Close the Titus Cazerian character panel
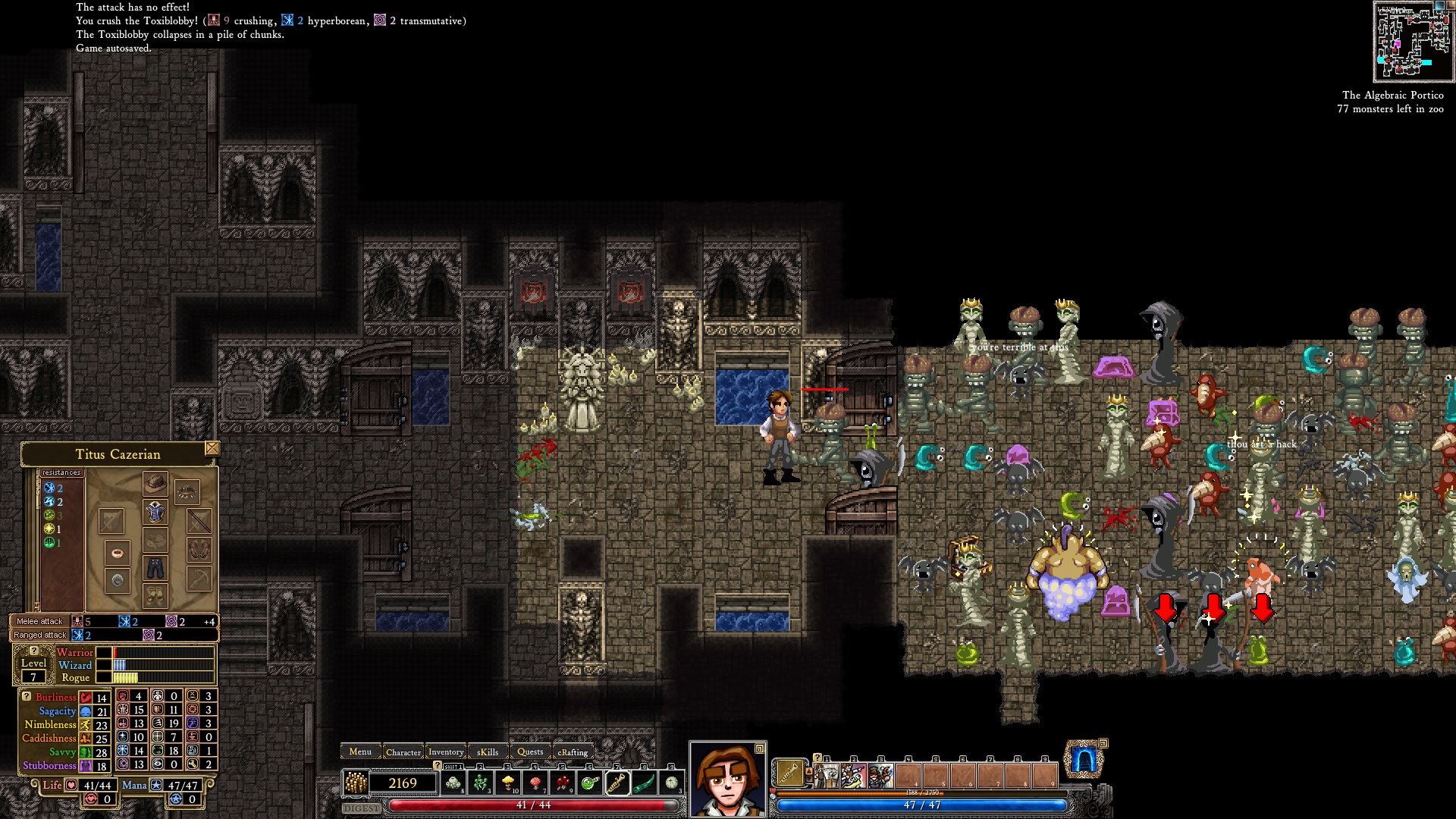Viewport: 1456px width, 819px height. (x=212, y=448)
